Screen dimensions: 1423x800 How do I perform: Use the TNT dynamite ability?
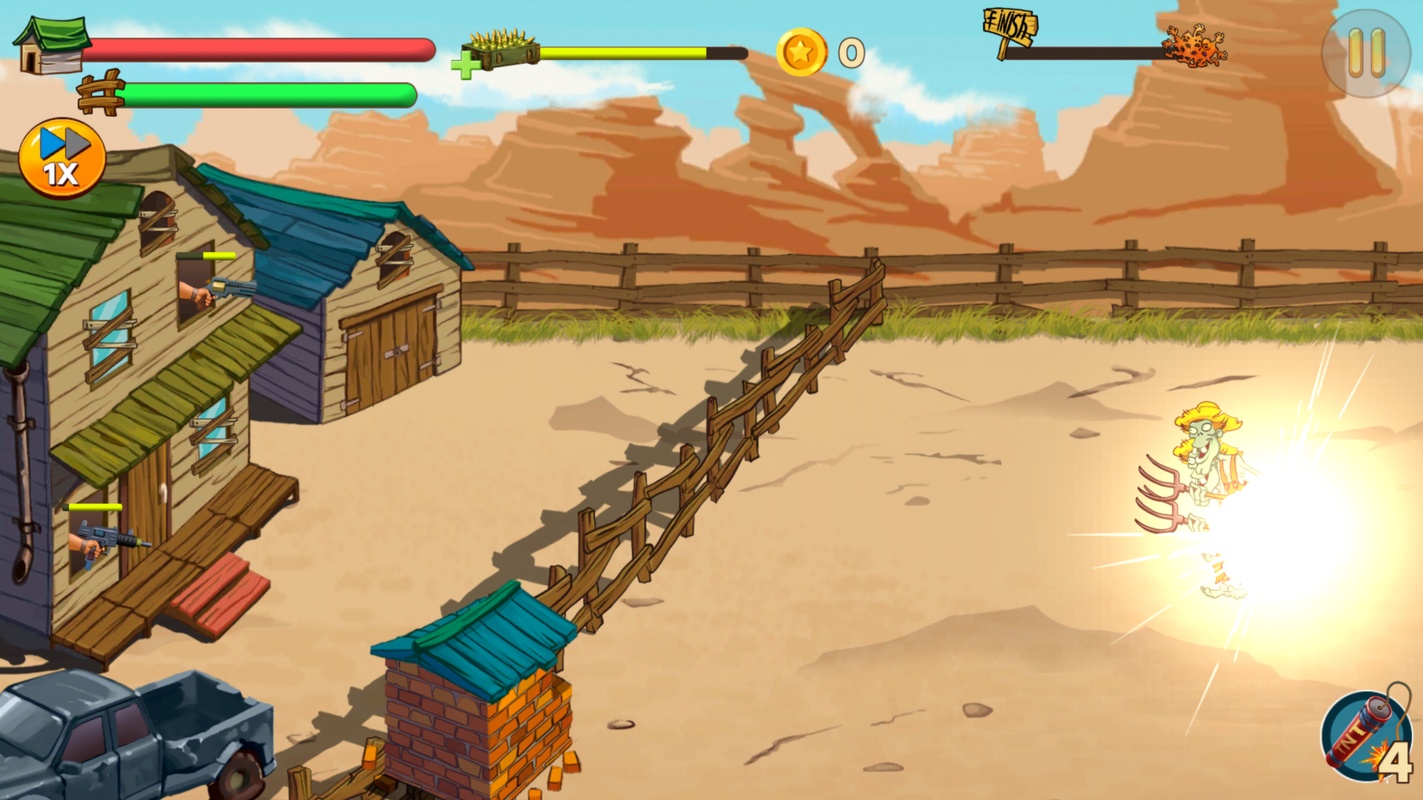(x=1366, y=738)
